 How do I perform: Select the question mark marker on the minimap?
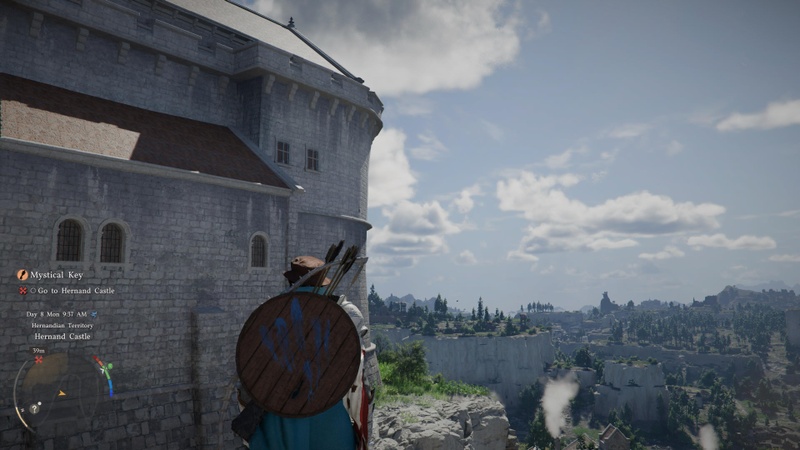click(x=34, y=409)
